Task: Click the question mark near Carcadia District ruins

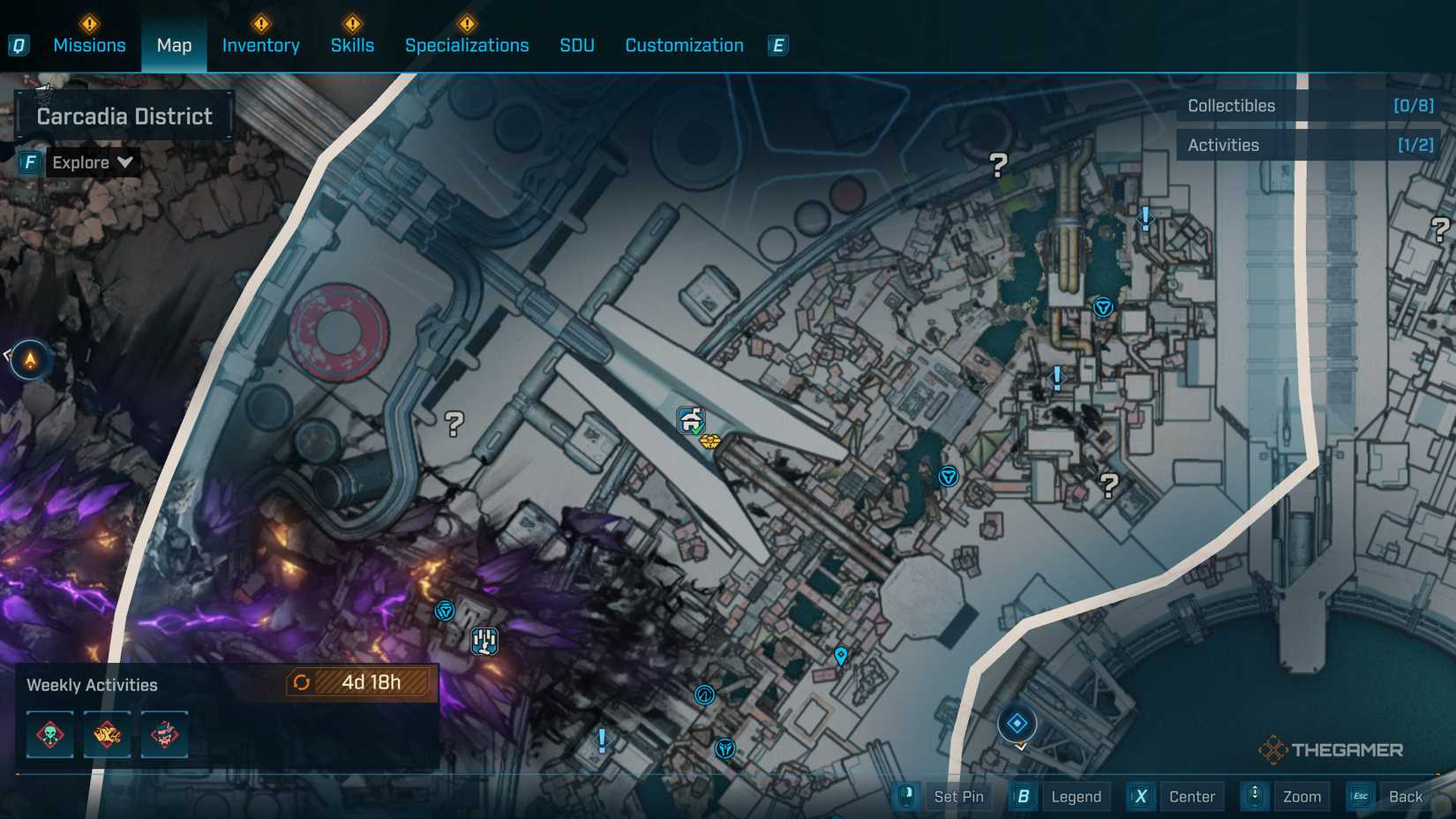Action: pos(454,424)
